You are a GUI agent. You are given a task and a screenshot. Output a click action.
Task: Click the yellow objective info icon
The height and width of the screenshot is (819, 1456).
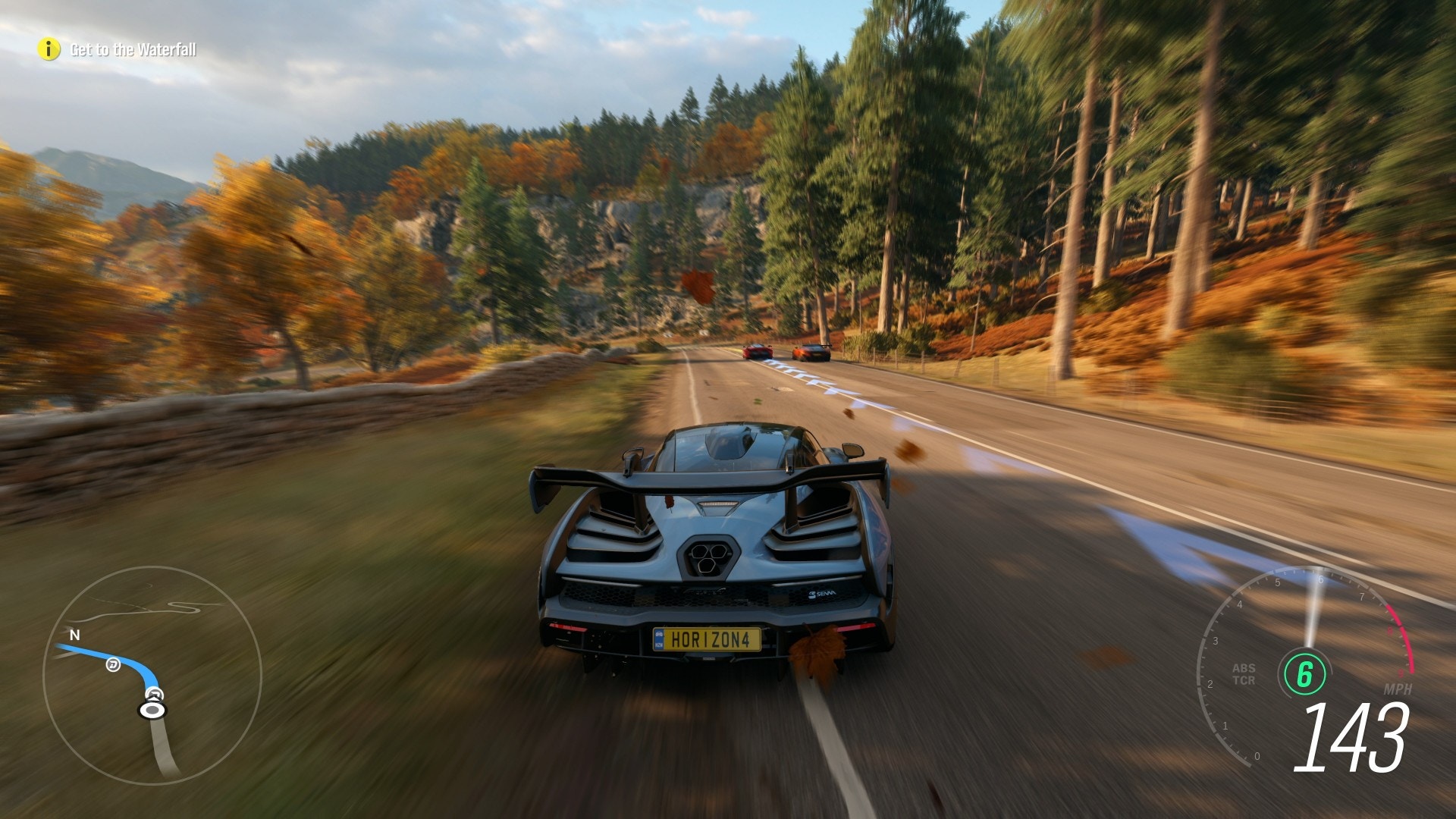coord(49,50)
